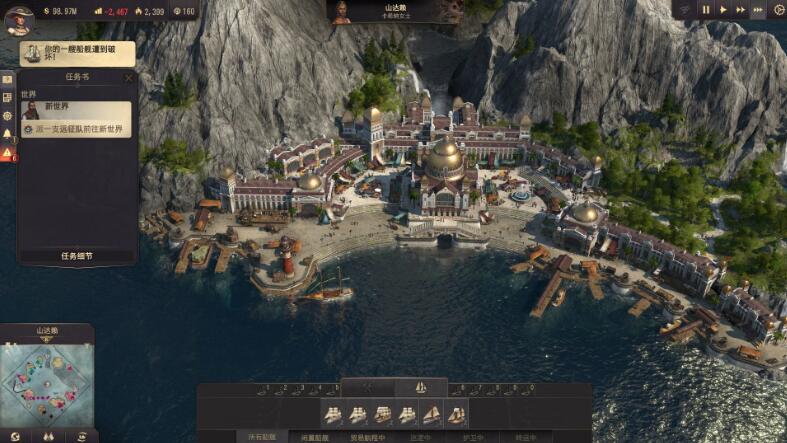Screen dimensions: 787x443
Task: Open the 任务细节 quest details button
Action: tap(76, 256)
